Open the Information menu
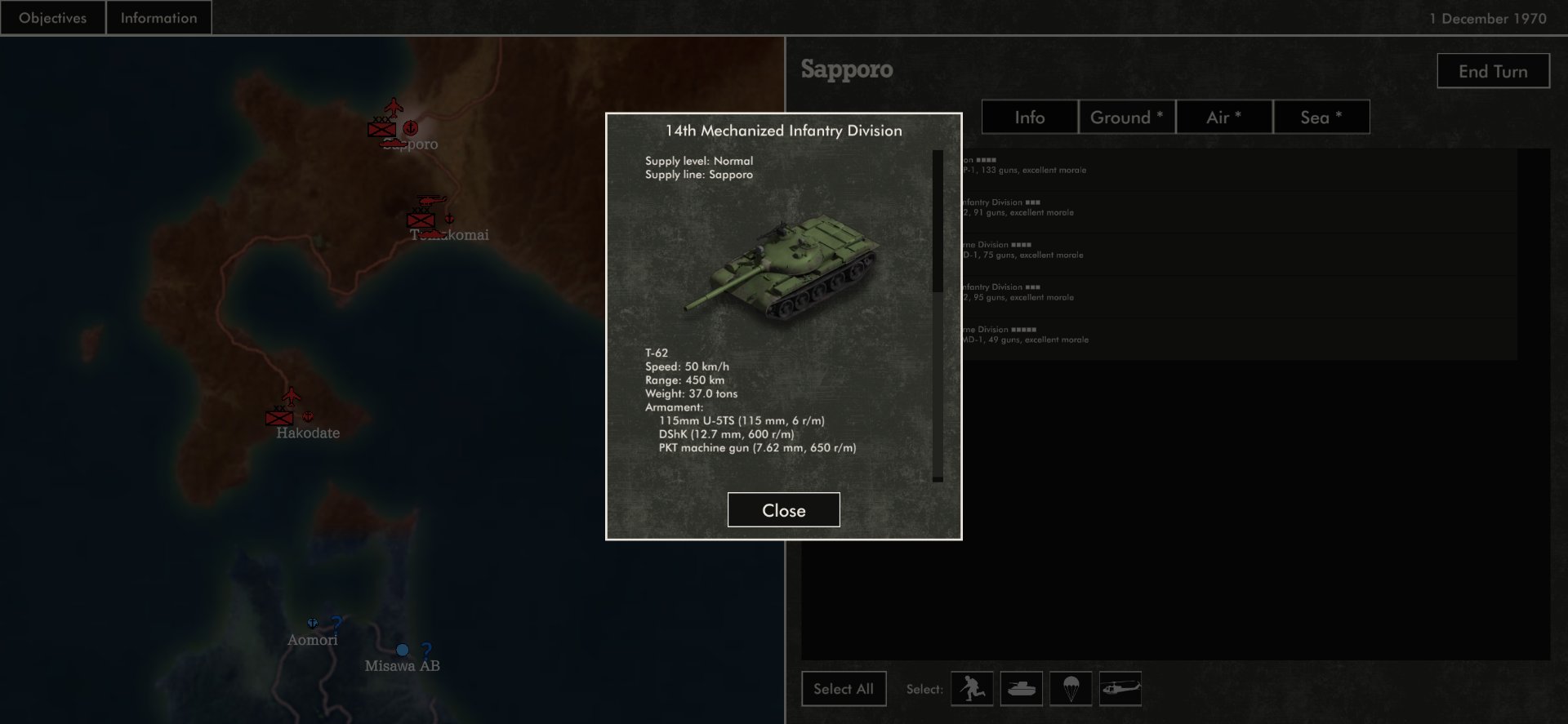Image resolution: width=1568 pixels, height=724 pixels. tap(158, 18)
